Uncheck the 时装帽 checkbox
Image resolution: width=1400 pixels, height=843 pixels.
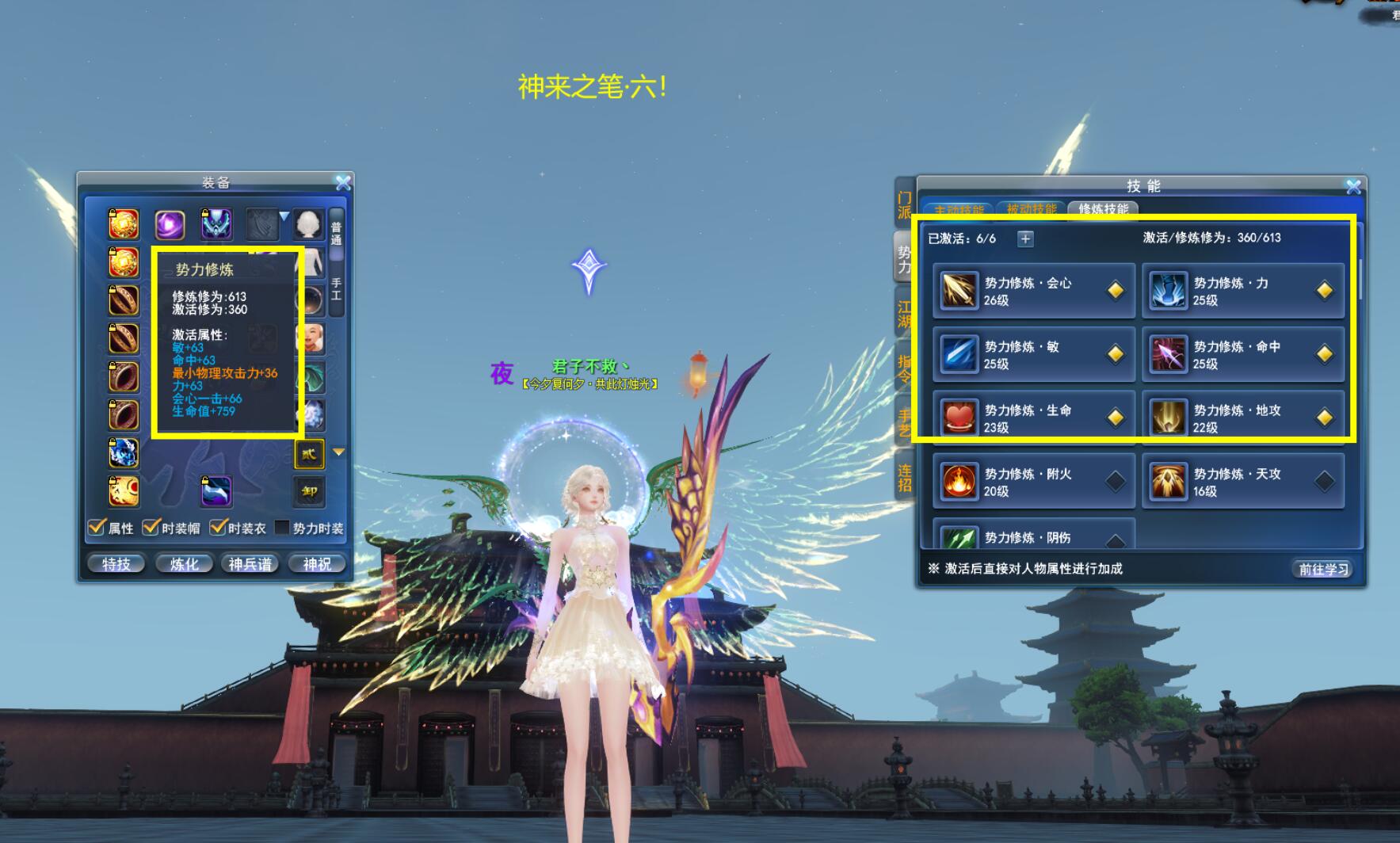151,528
